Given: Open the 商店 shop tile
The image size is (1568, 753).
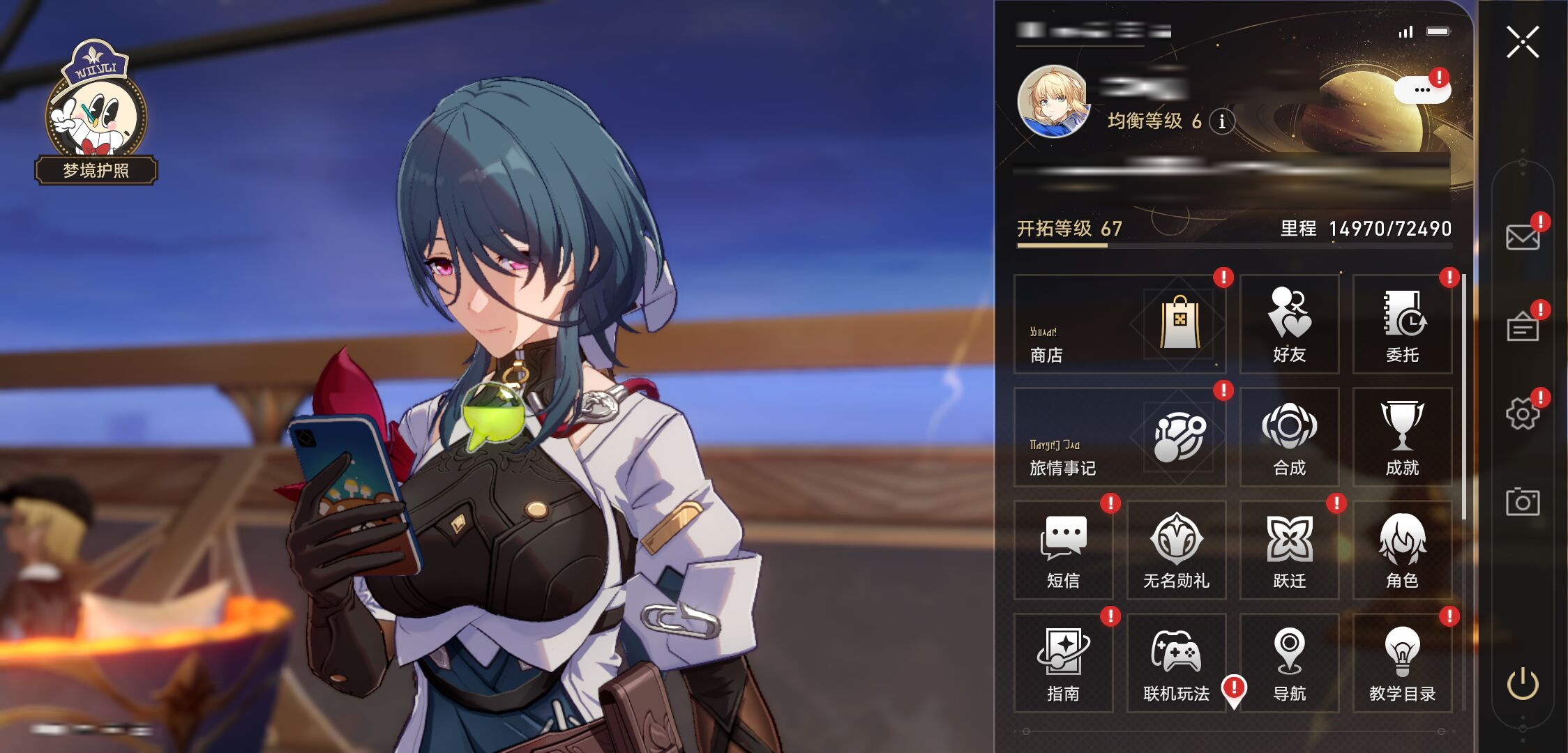Looking at the screenshot, I should click(x=1119, y=324).
